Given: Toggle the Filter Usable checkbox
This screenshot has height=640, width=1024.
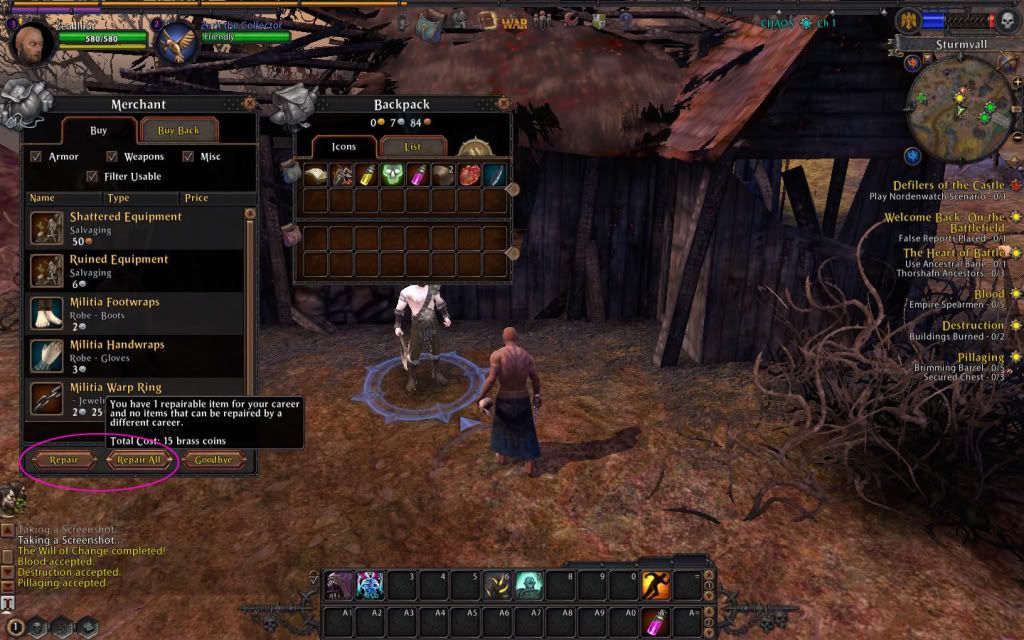Looking at the screenshot, I should (x=93, y=177).
